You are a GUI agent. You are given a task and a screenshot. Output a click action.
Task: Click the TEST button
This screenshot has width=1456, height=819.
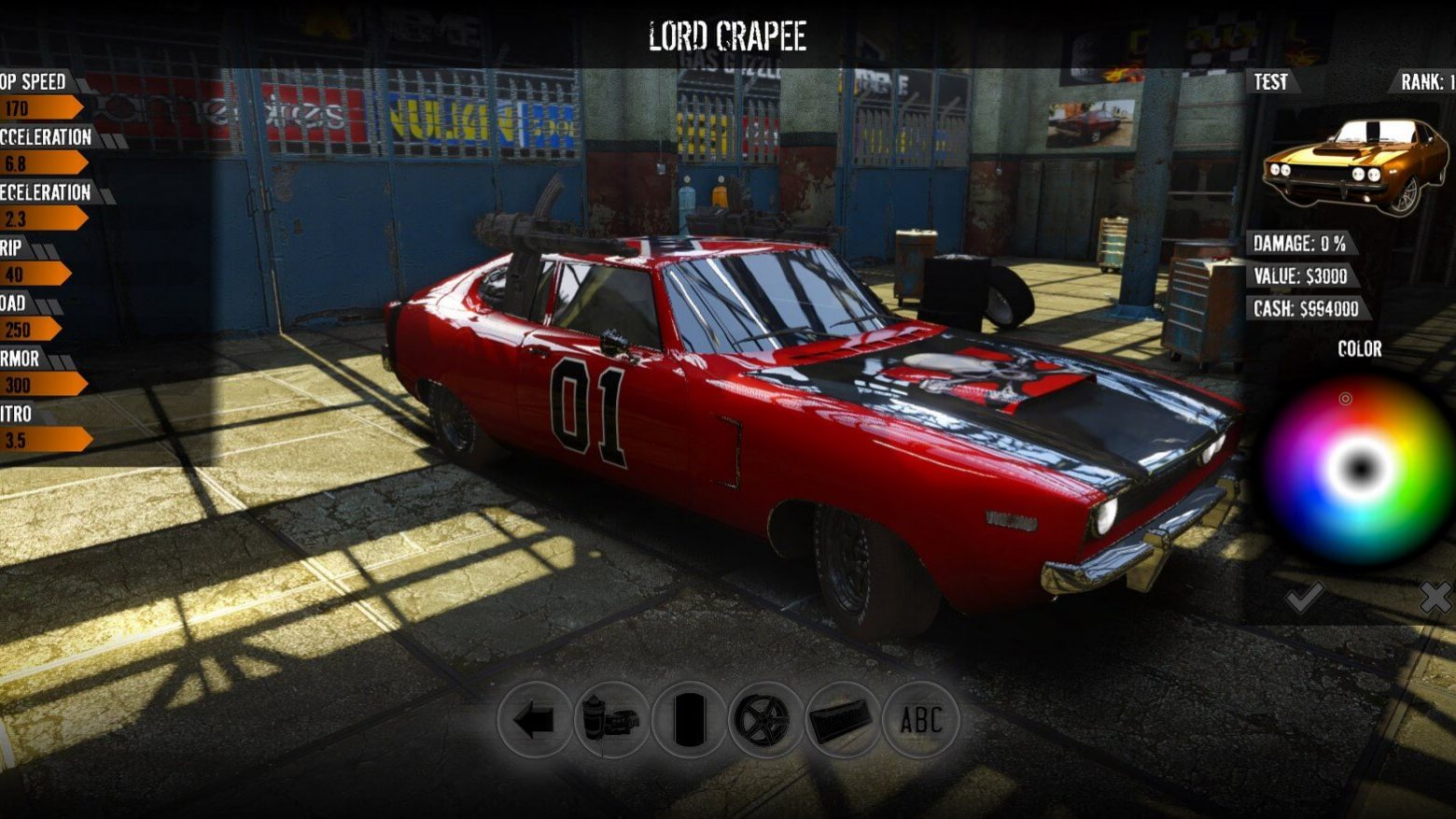coord(1270,82)
